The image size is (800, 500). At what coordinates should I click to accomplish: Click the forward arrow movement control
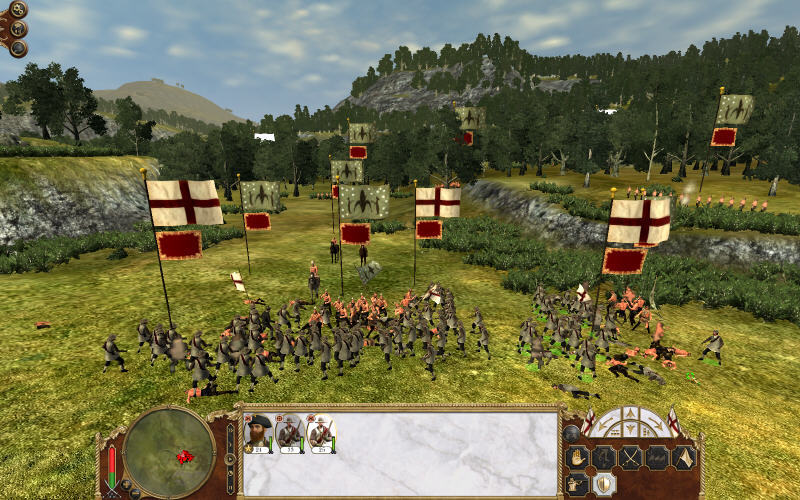(632, 415)
